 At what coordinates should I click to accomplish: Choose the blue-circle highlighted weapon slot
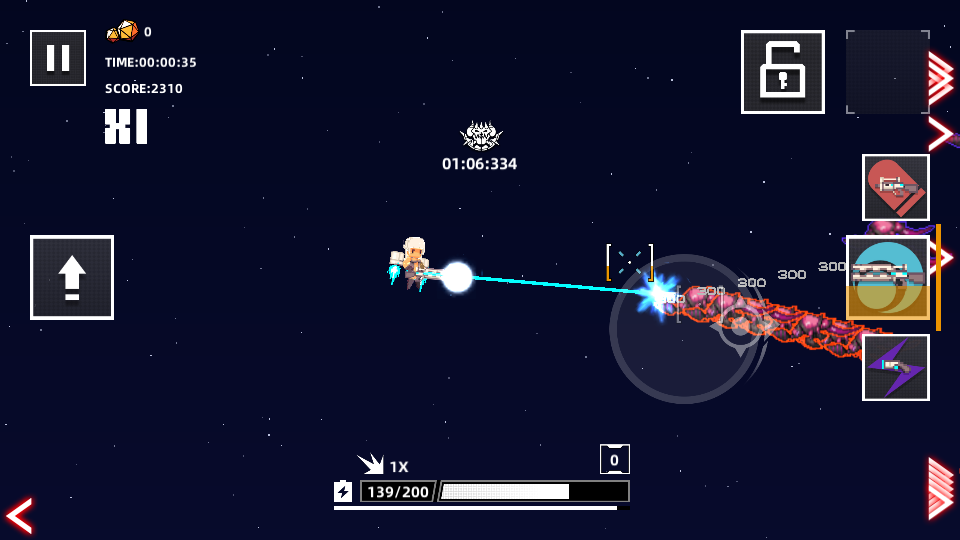[888, 277]
